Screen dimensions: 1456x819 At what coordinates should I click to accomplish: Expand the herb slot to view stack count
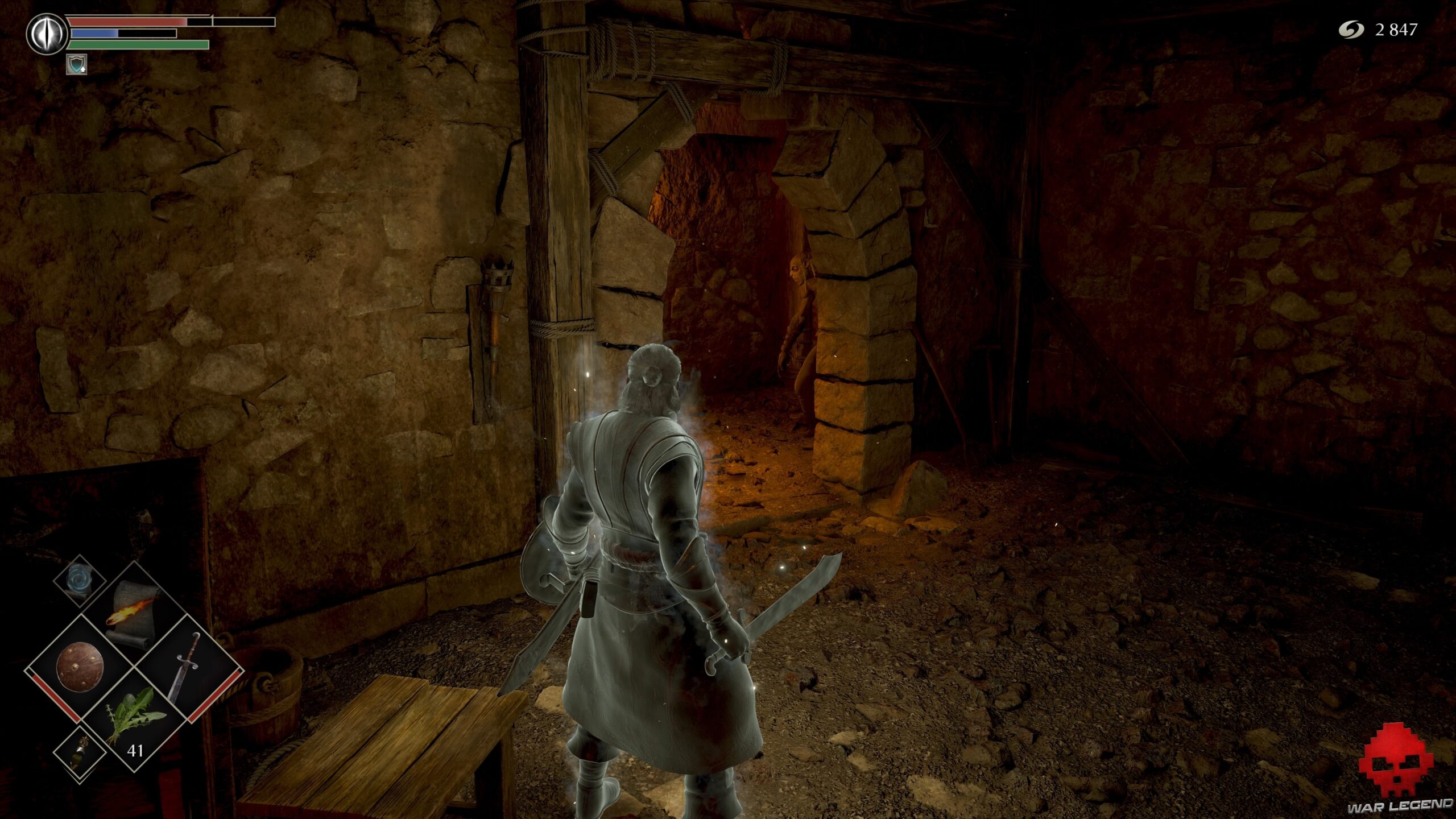tap(136, 750)
